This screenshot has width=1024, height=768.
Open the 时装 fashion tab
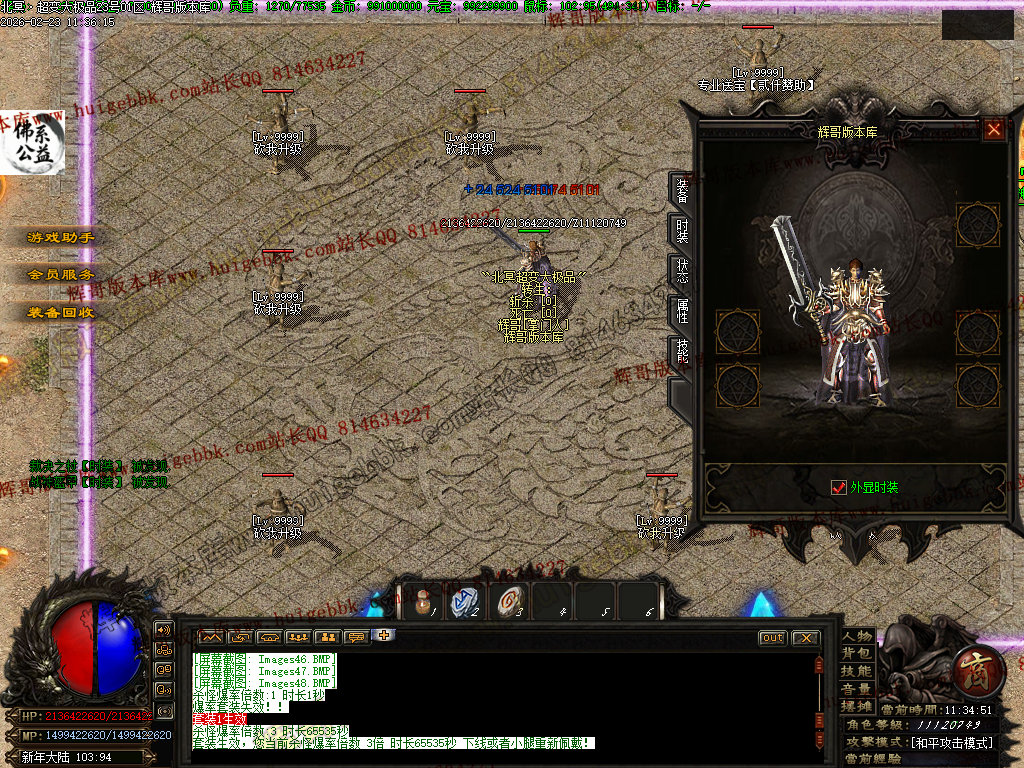tap(681, 232)
